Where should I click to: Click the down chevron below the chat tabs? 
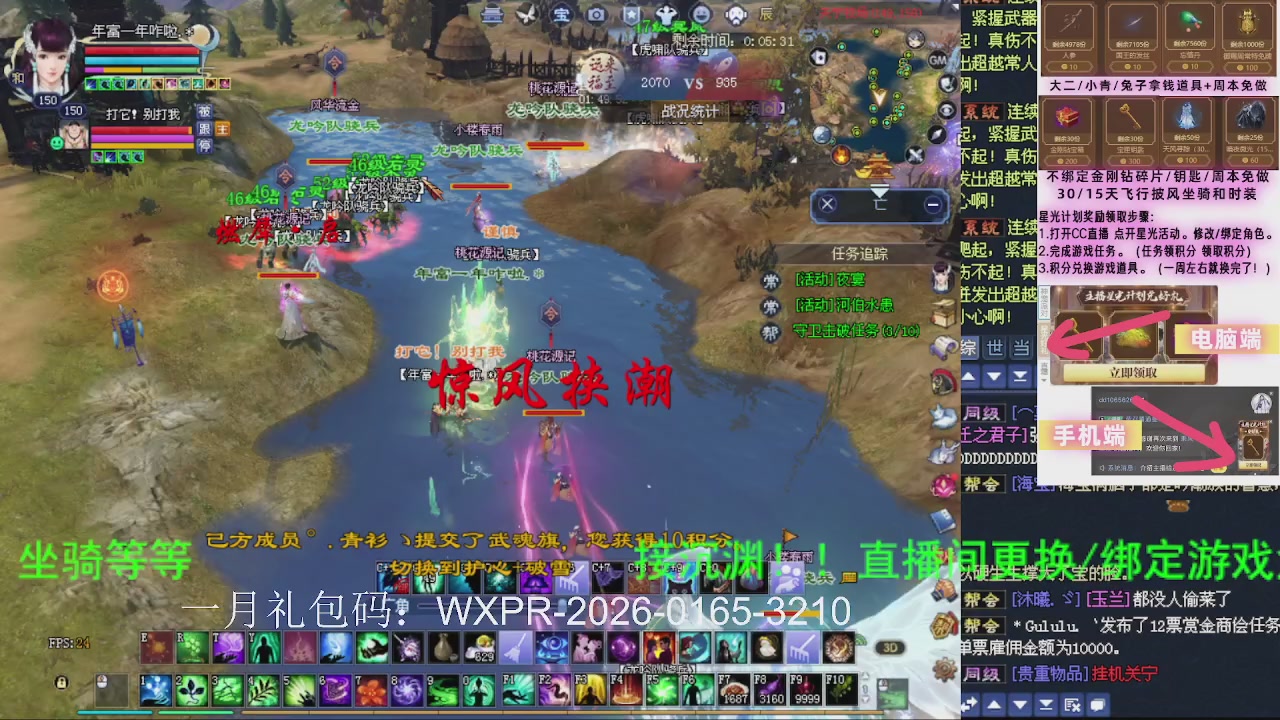tap(993, 376)
